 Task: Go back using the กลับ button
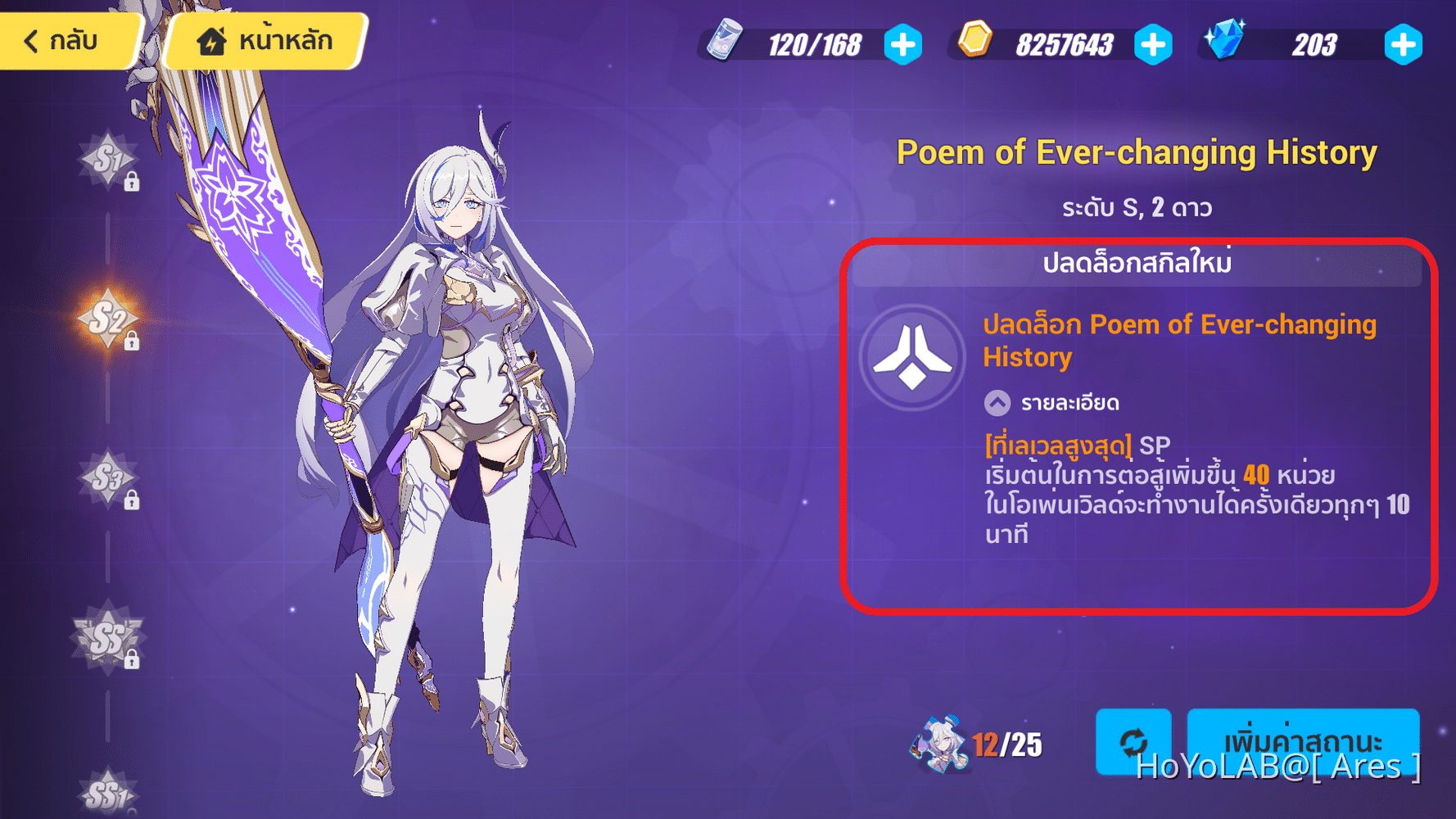tap(66, 39)
